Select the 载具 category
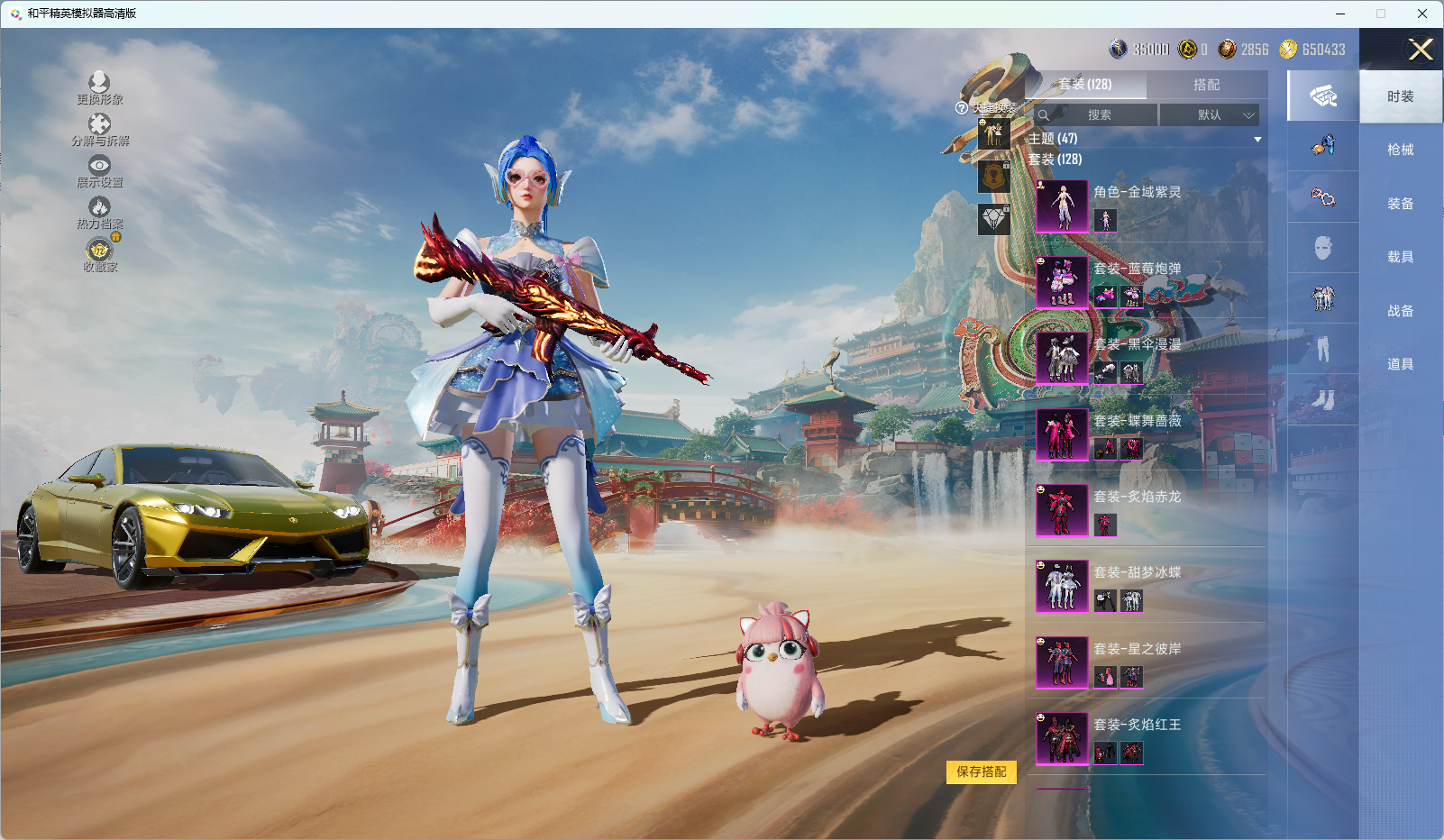 (1400, 257)
